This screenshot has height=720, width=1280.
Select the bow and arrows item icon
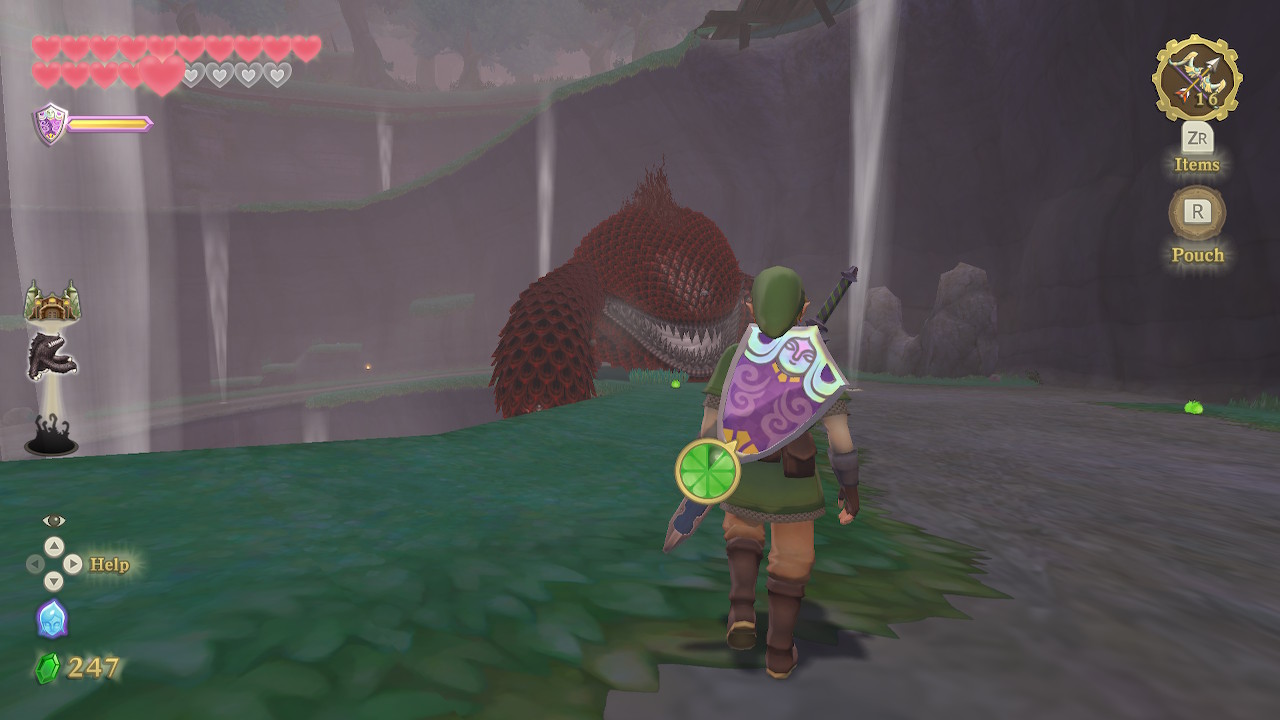coord(1197,79)
